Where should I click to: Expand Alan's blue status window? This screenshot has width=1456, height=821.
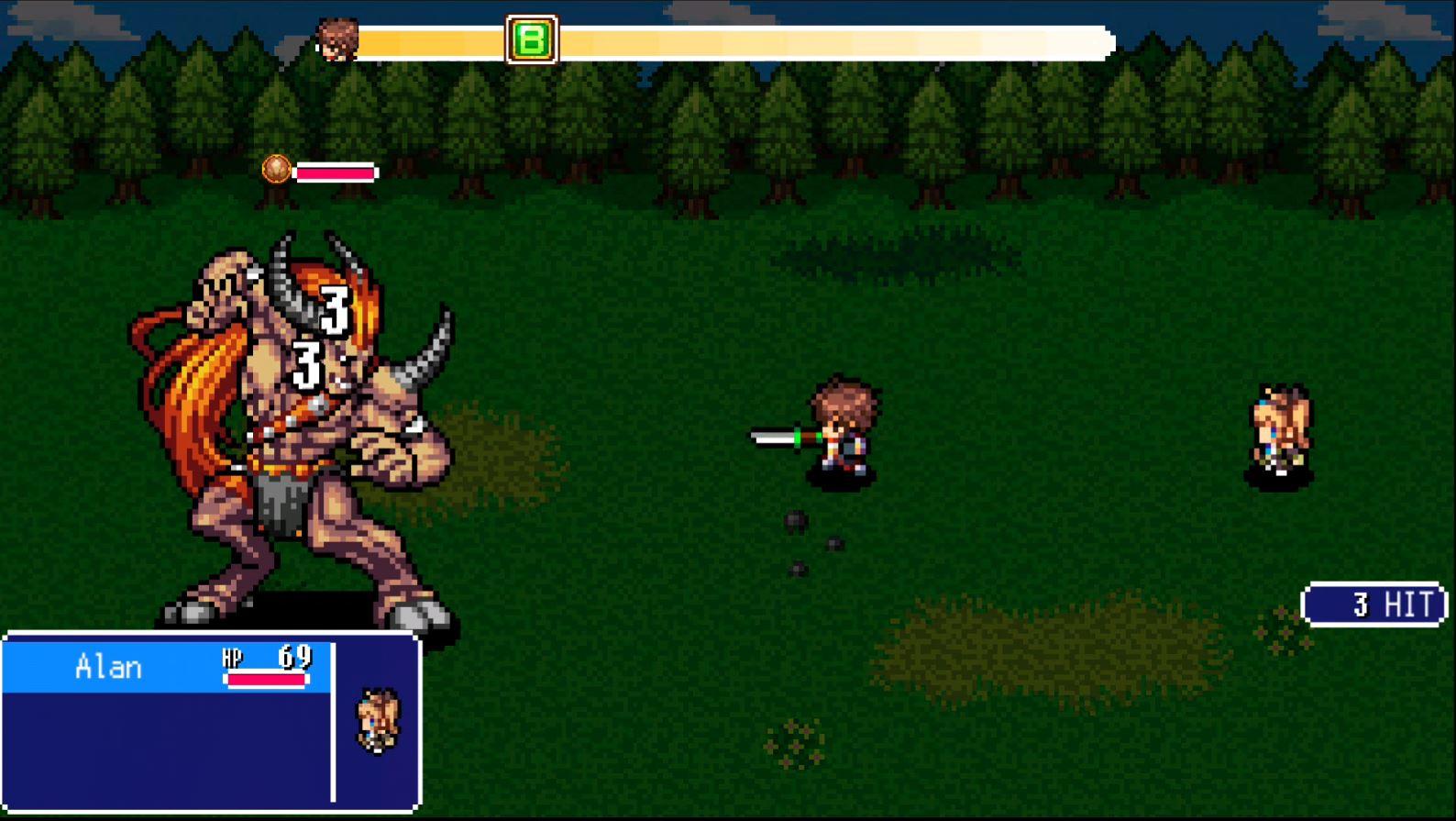211,725
